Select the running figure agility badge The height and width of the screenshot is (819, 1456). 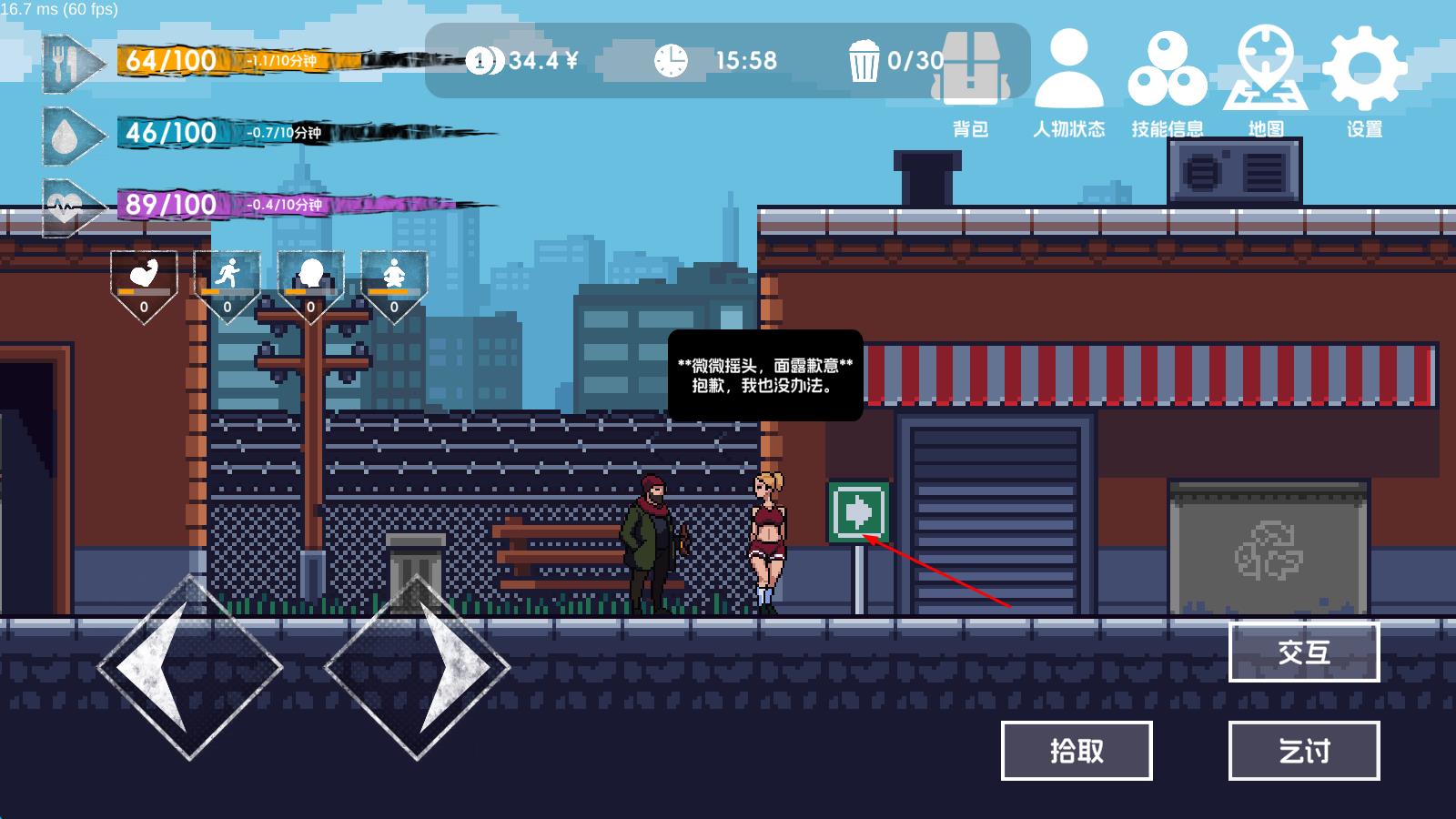coord(227,284)
